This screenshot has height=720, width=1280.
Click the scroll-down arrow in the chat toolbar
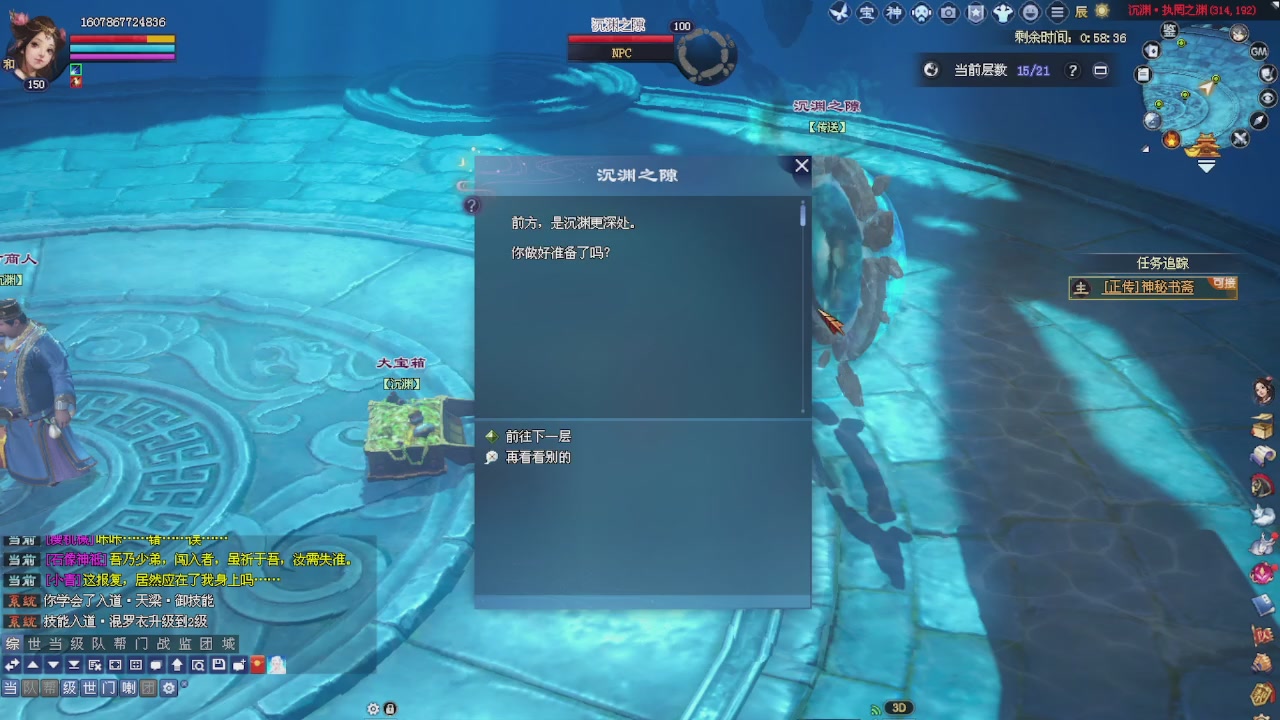pyautogui.click(x=55, y=665)
